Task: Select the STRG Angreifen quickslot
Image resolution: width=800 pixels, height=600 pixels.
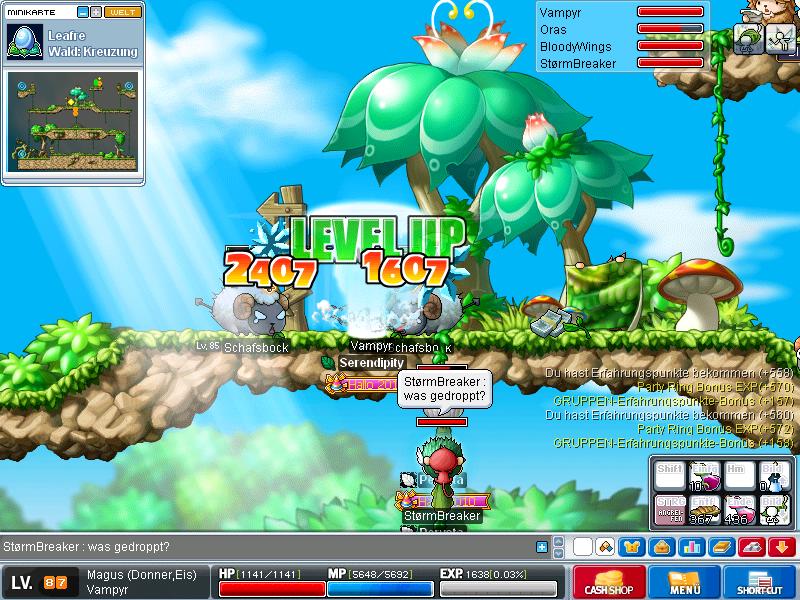Action: pos(670,508)
